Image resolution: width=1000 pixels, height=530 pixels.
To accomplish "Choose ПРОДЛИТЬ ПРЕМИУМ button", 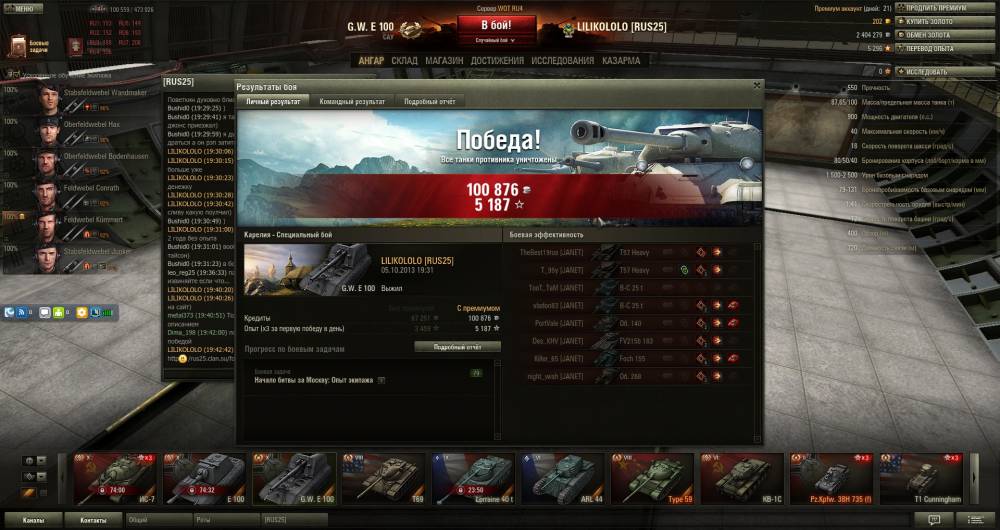I will [x=936, y=8].
